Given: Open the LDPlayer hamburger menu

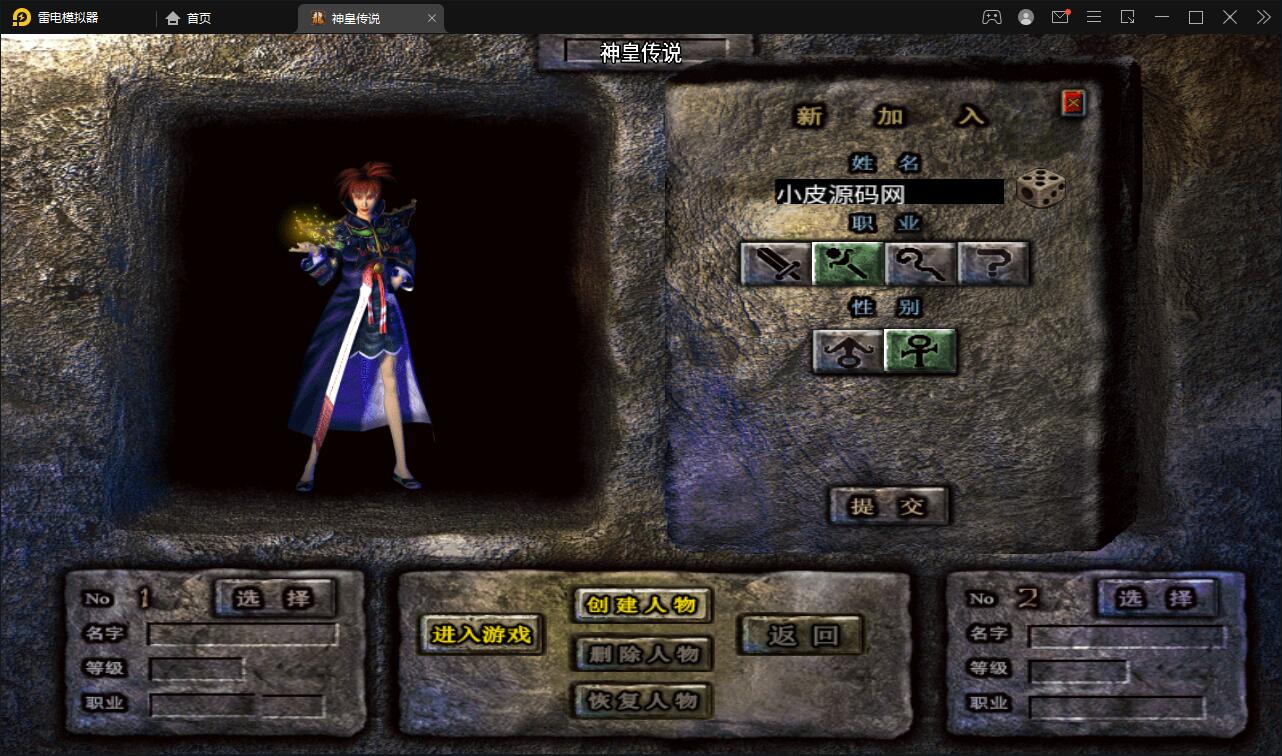Looking at the screenshot, I should tap(1094, 17).
